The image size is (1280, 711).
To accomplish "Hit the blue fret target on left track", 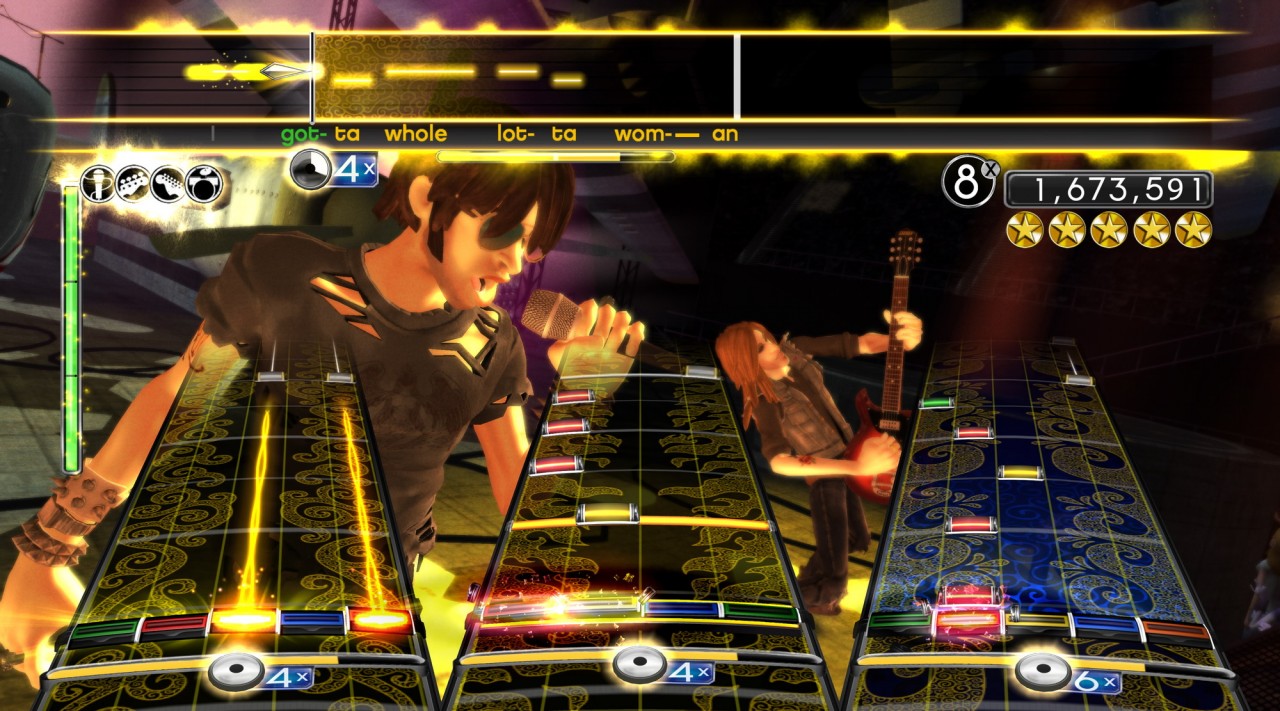I will pos(312,621).
